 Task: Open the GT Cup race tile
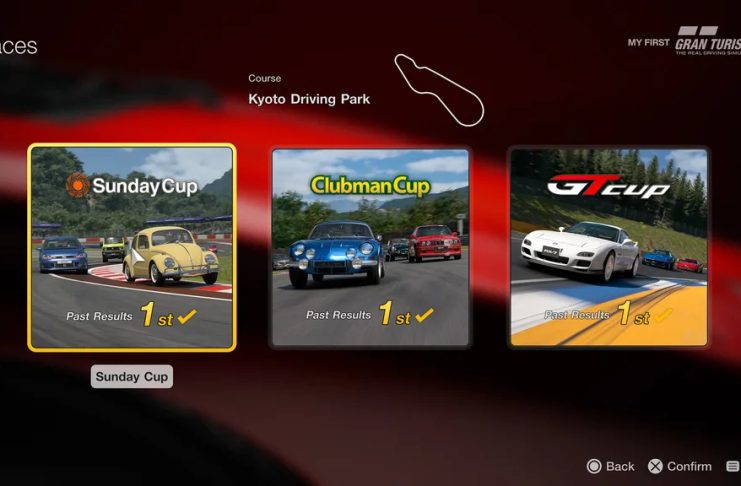(608, 247)
